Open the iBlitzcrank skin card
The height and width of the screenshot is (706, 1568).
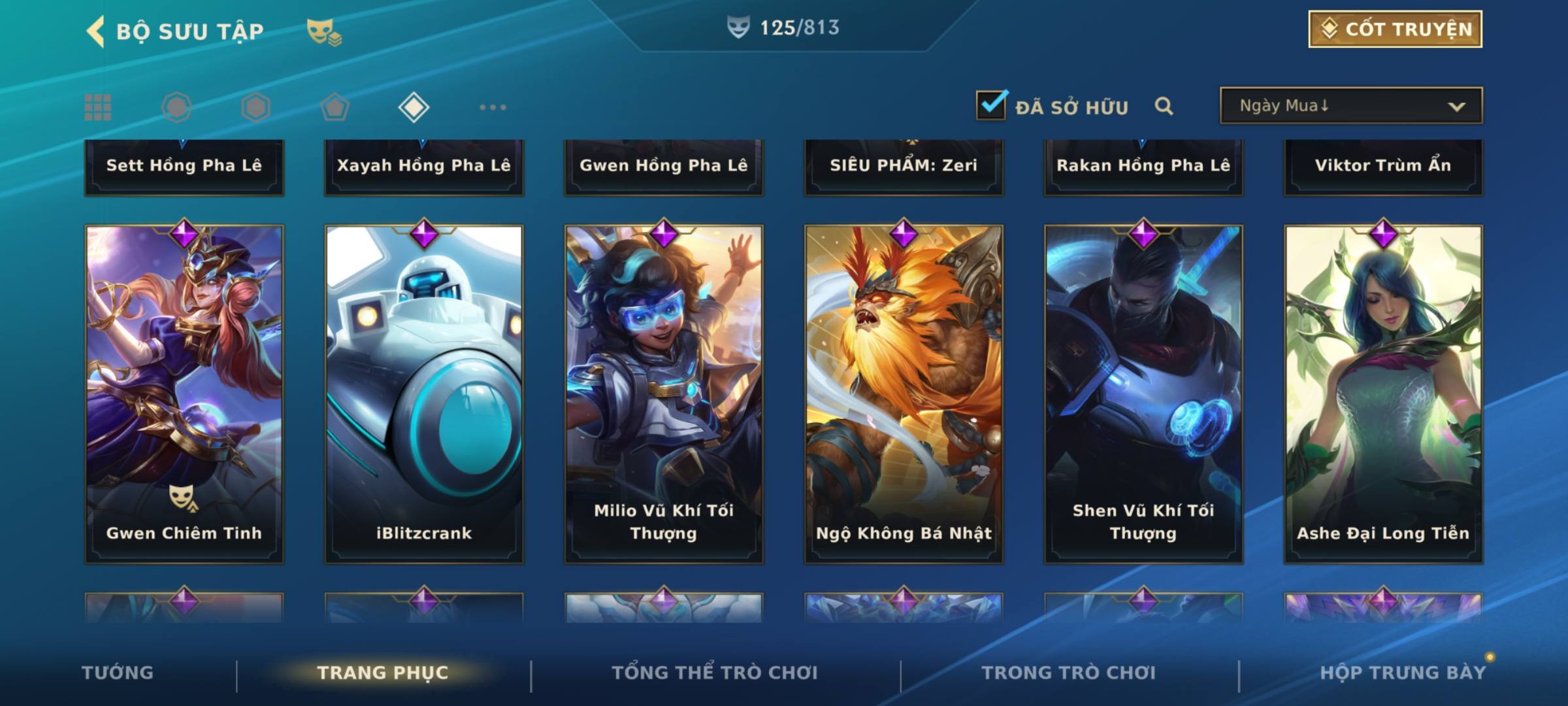tap(424, 392)
